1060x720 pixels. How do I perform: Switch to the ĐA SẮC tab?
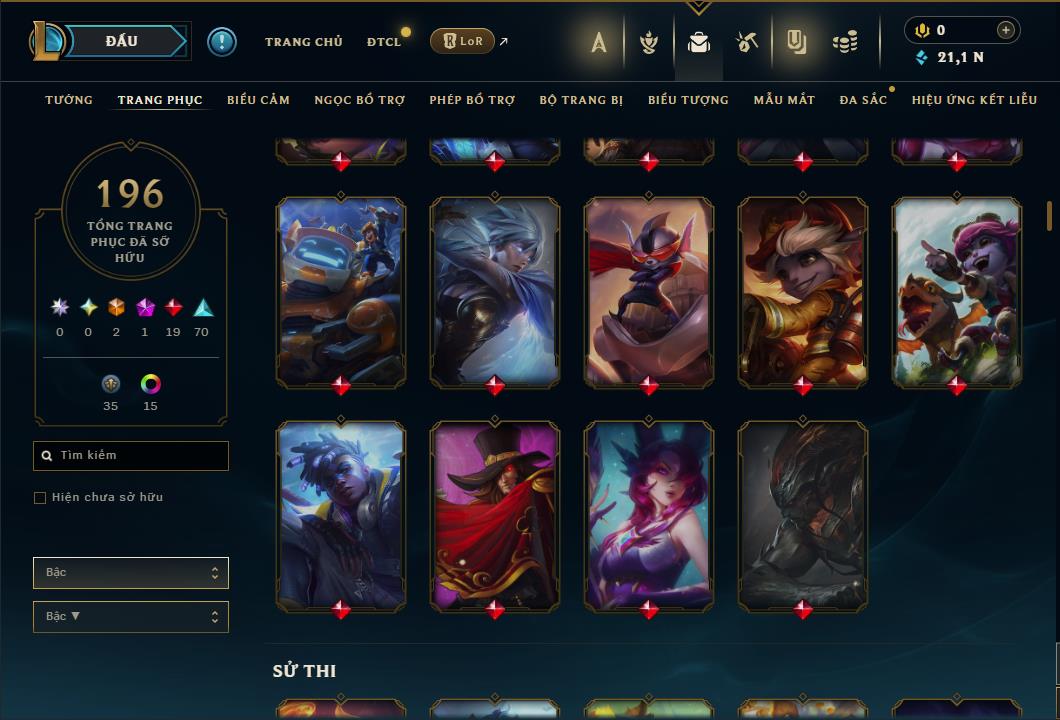[863, 100]
